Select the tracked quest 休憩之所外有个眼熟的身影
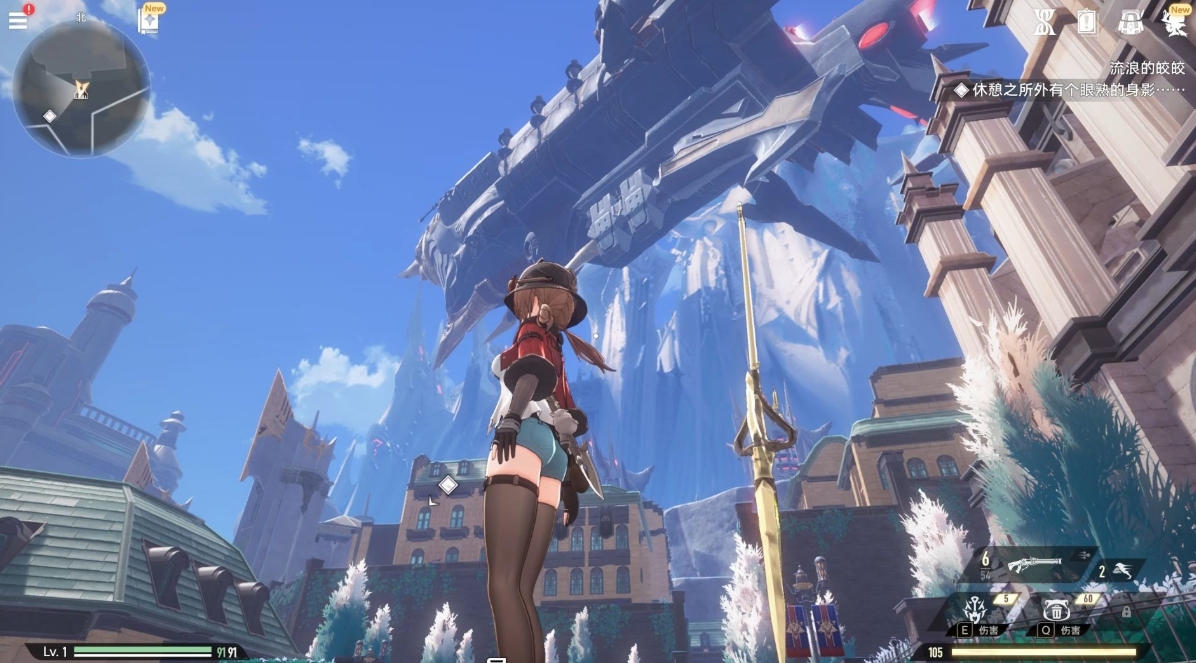1196x663 pixels. point(1070,90)
